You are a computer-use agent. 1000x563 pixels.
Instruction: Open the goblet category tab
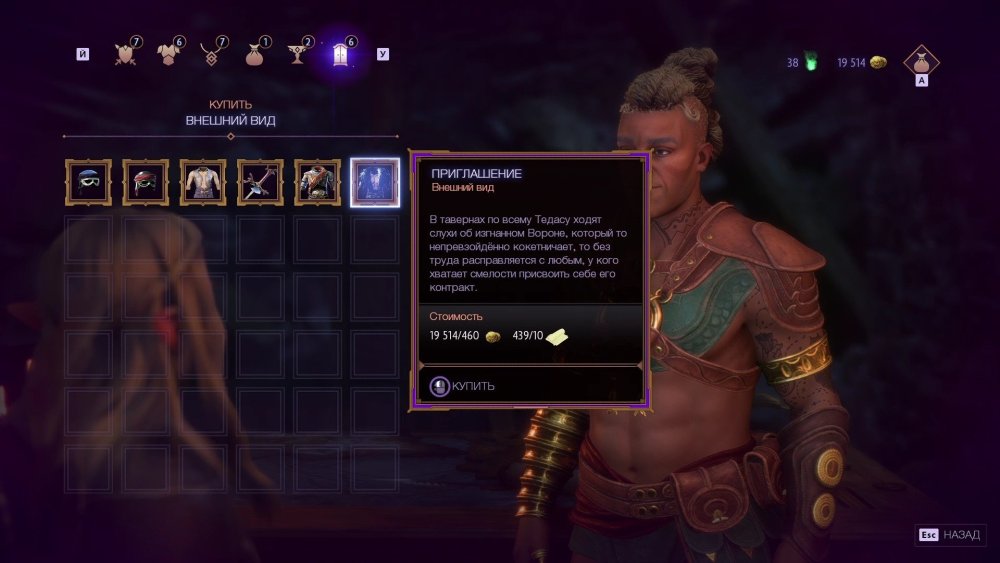click(x=296, y=54)
